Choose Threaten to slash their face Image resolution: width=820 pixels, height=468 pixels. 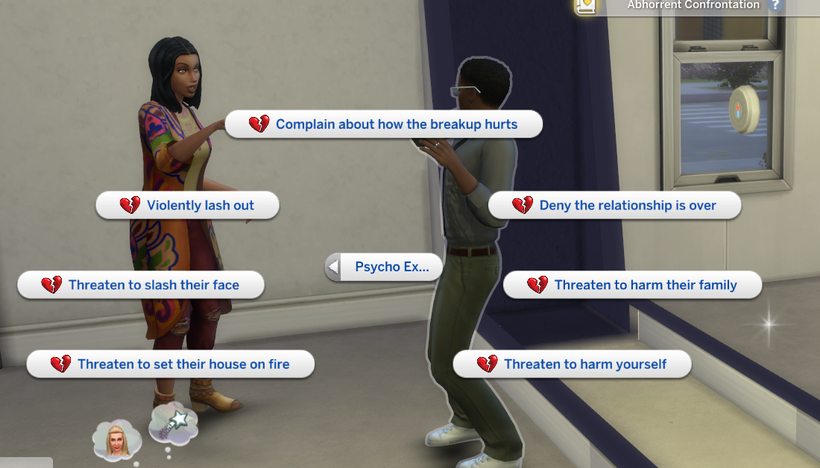click(142, 285)
